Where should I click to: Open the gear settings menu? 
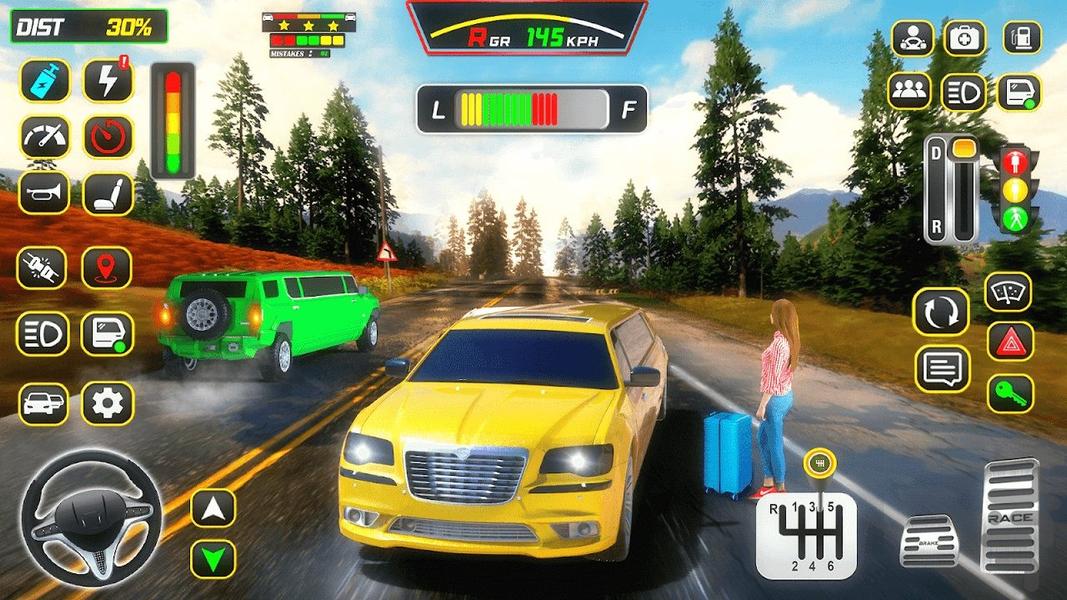pos(107,403)
